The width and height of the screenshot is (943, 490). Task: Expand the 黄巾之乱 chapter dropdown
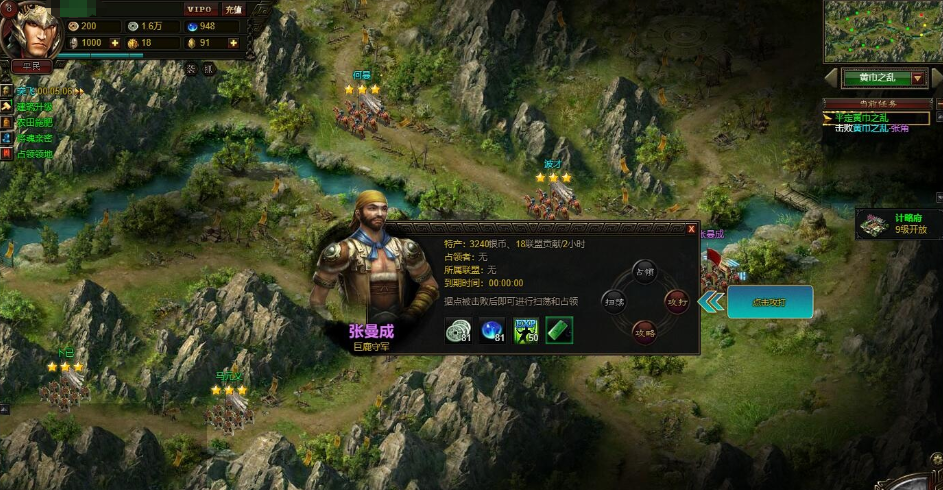918,78
